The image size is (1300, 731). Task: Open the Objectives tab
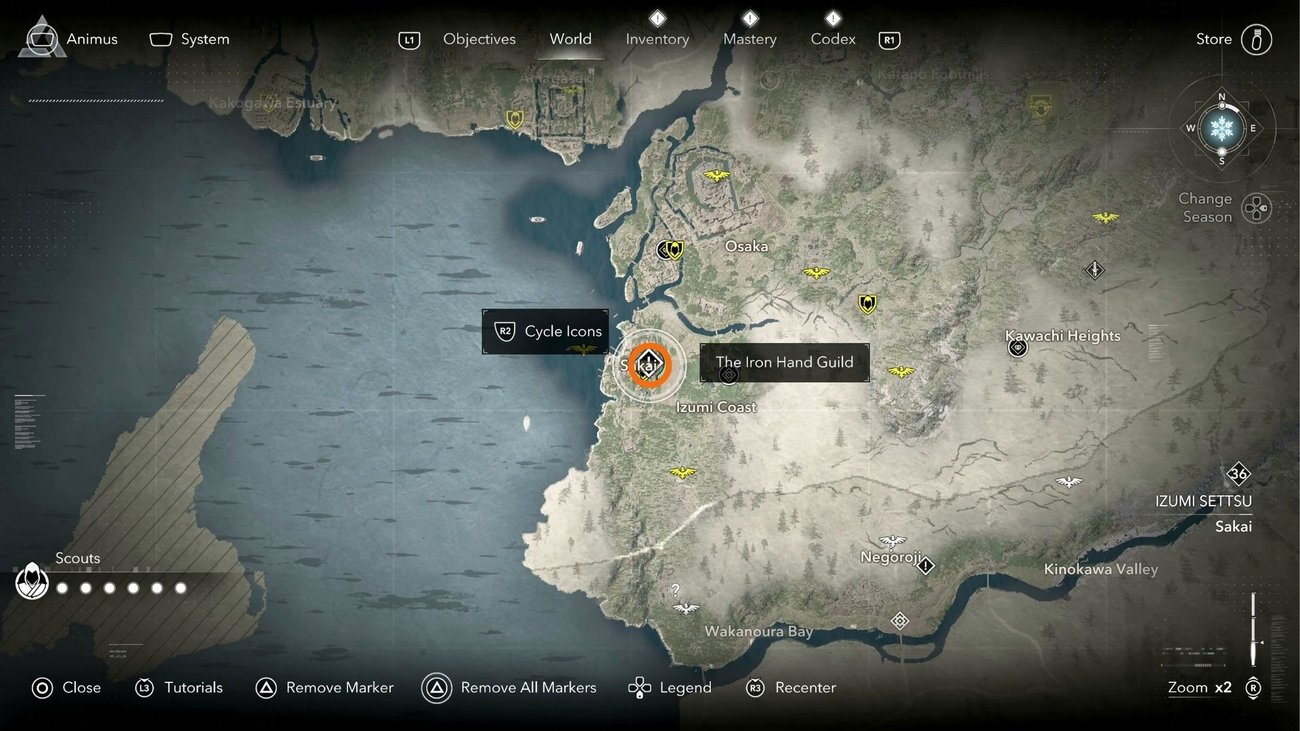[479, 39]
